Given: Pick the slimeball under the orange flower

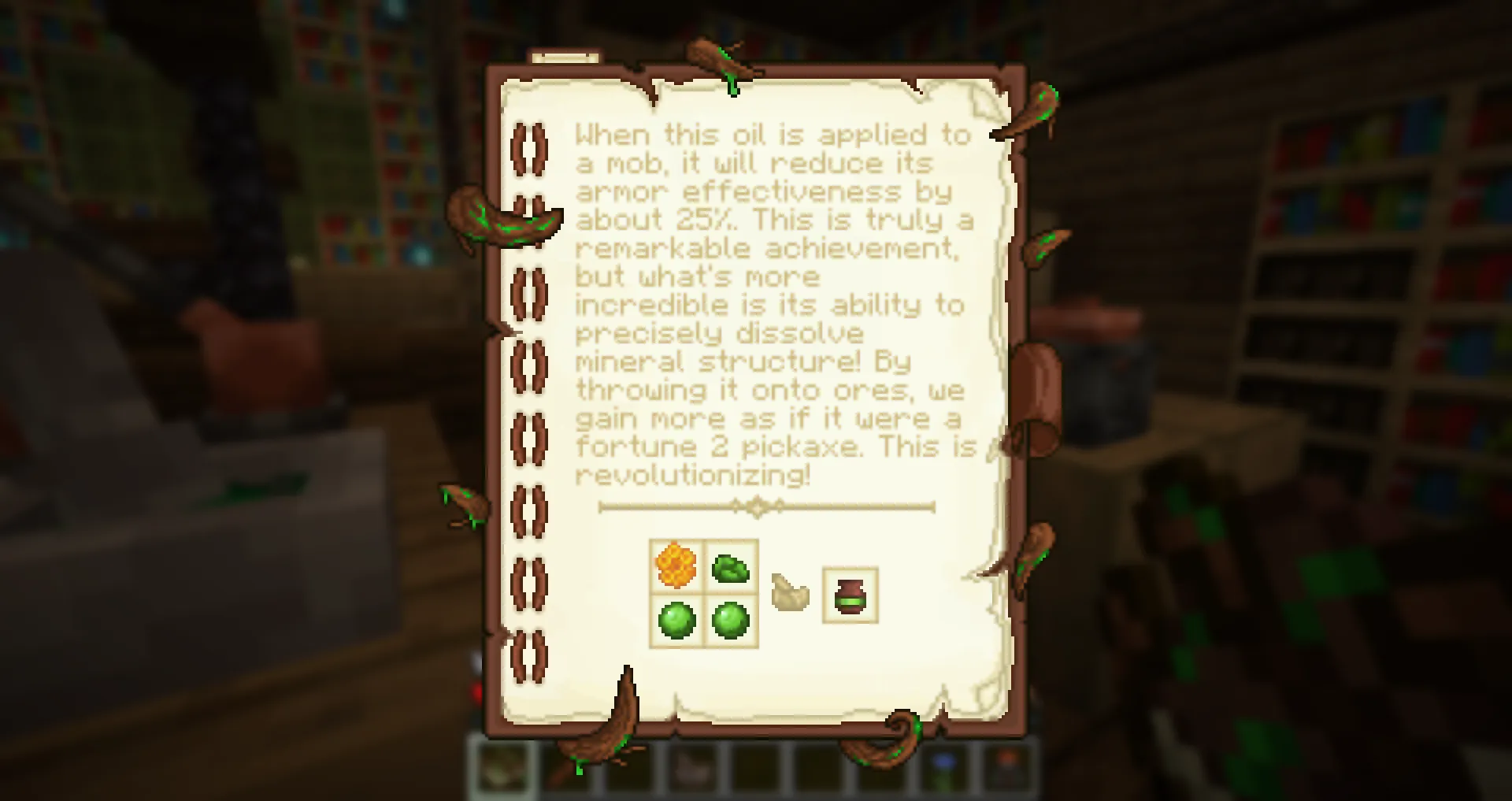Looking at the screenshot, I should (x=676, y=620).
